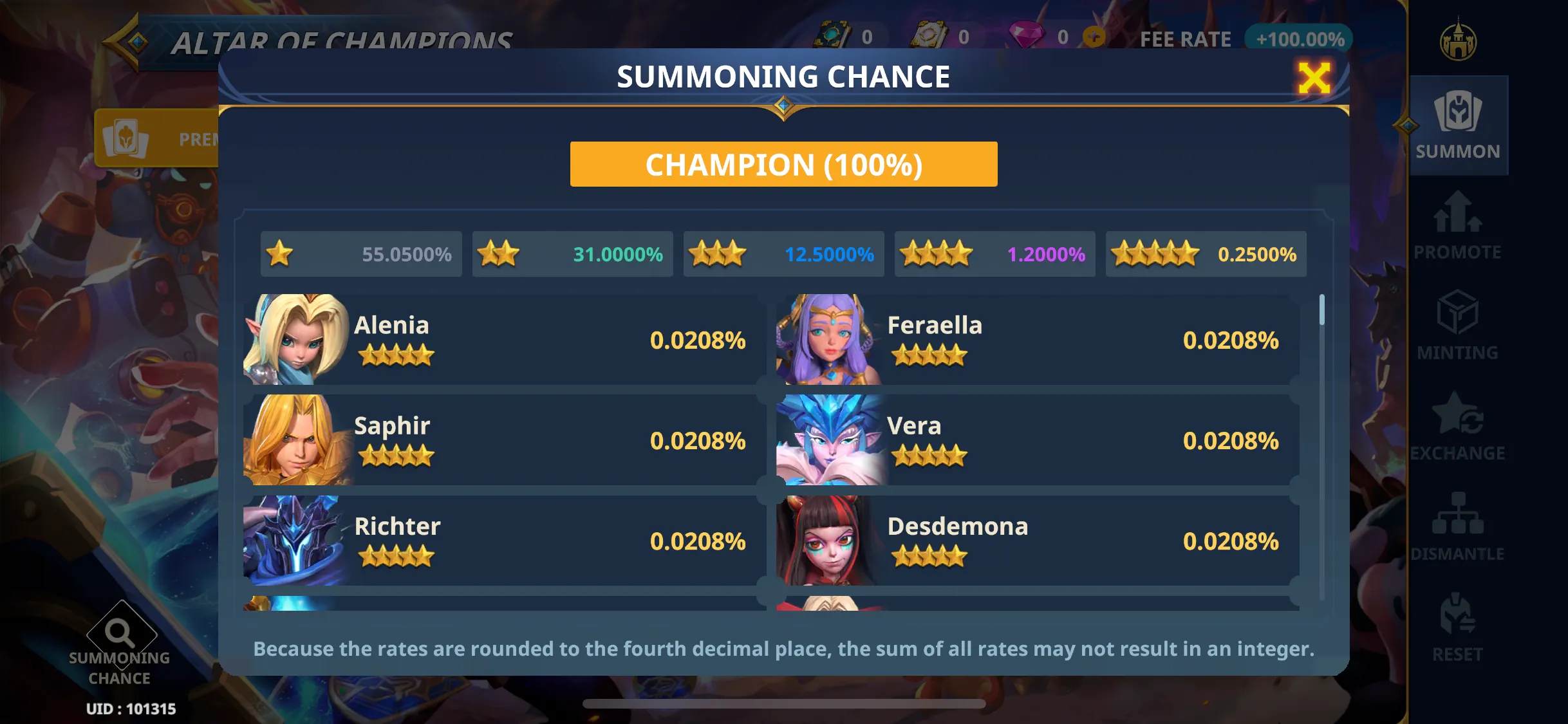Click the gem plus icon to add gems
This screenshot has width=1568, height=724.
1093,37
